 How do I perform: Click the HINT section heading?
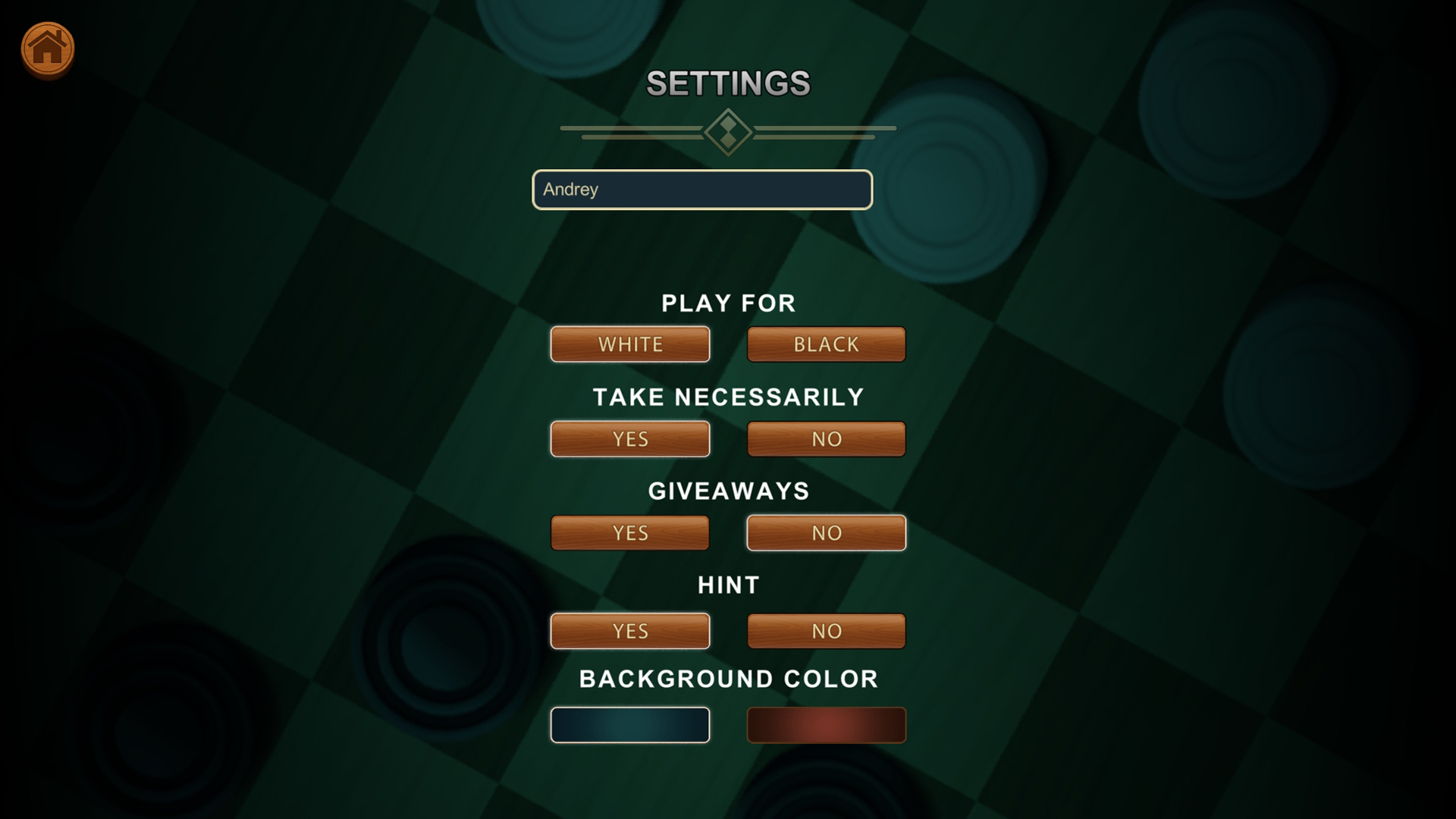pyautogui.click(x=728, y=584)
